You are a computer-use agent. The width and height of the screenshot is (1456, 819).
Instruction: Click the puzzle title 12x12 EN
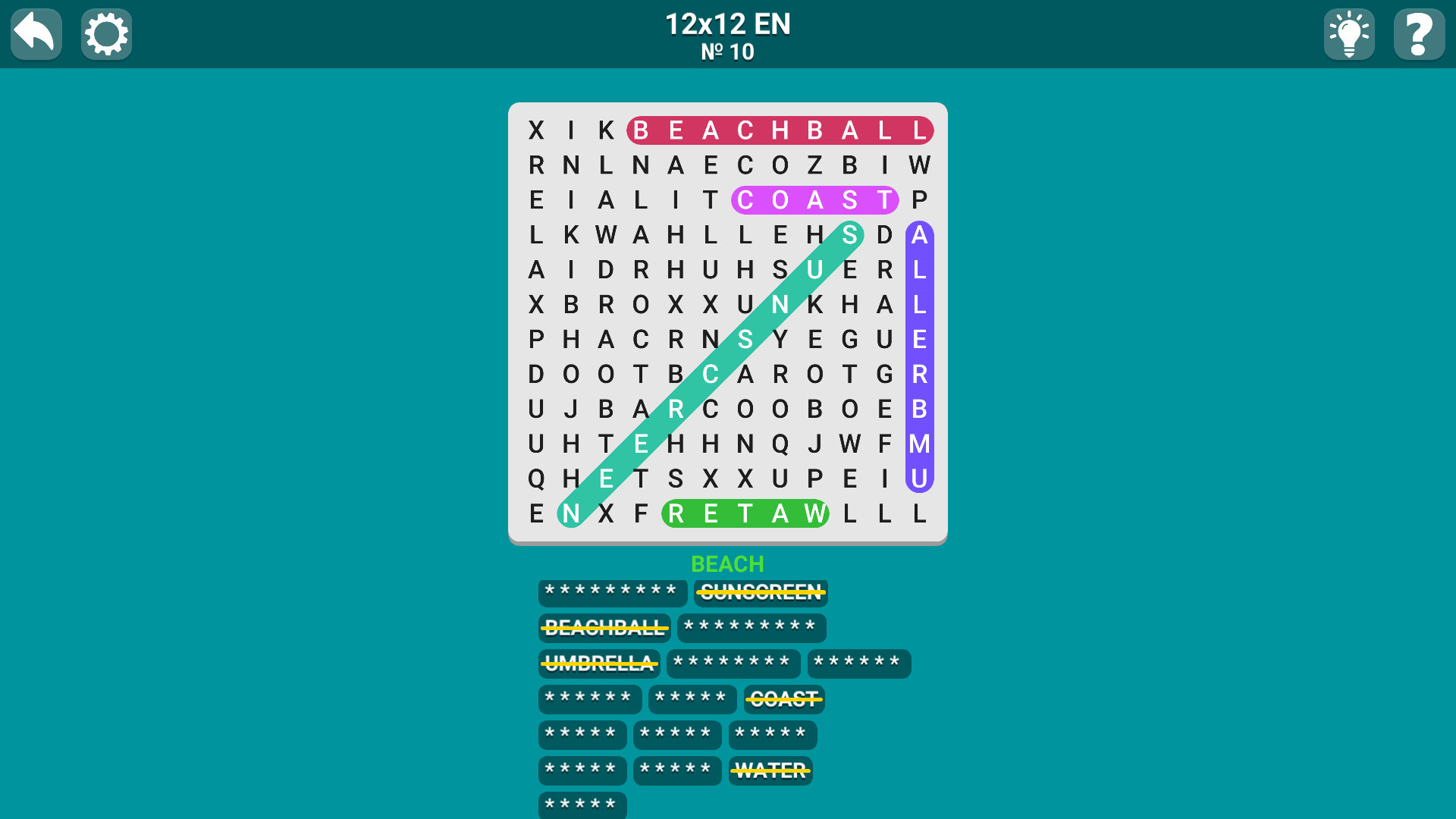[727, 24]
